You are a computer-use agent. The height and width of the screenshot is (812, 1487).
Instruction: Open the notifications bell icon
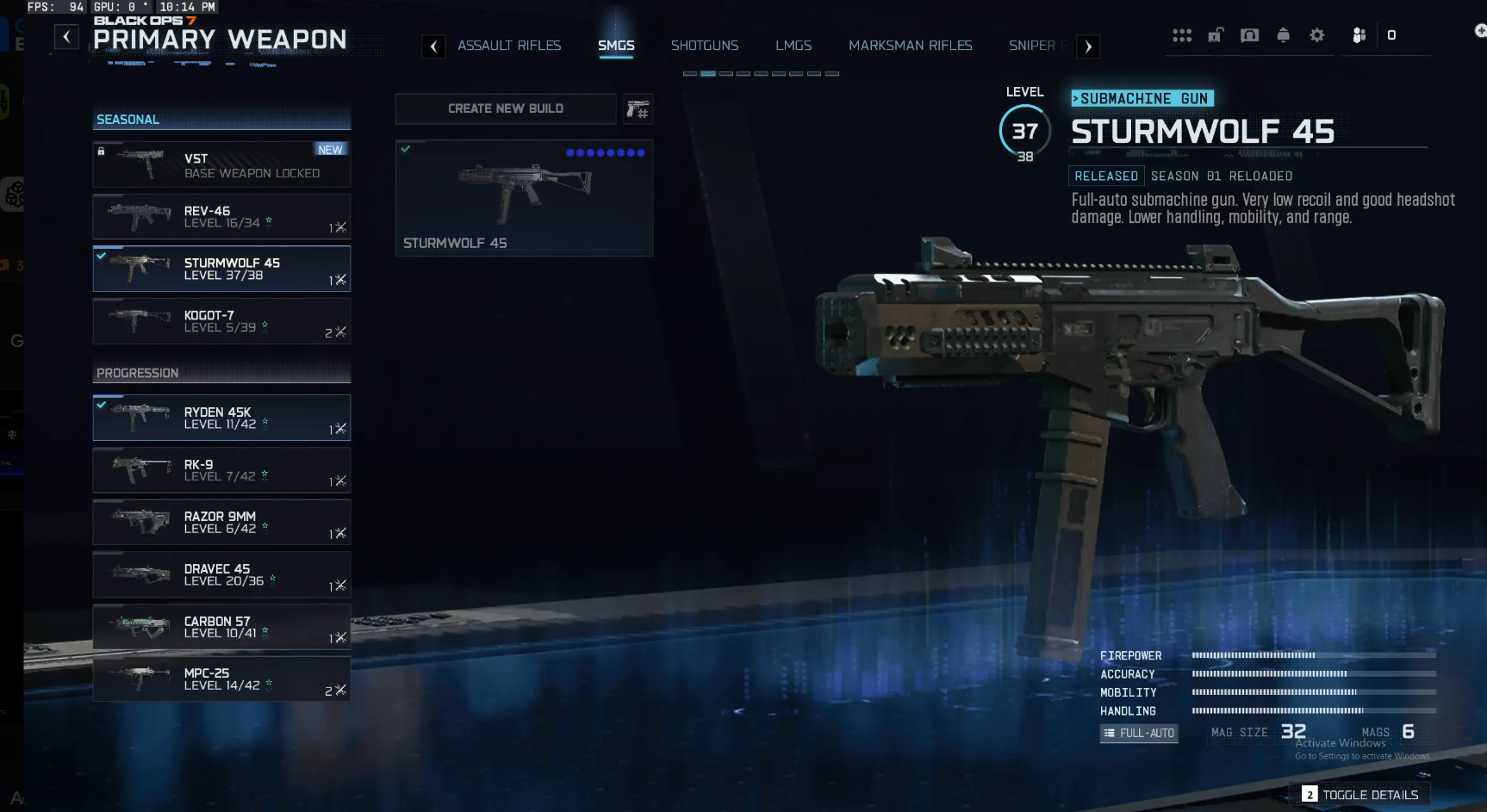click(x=1283, y=35)
